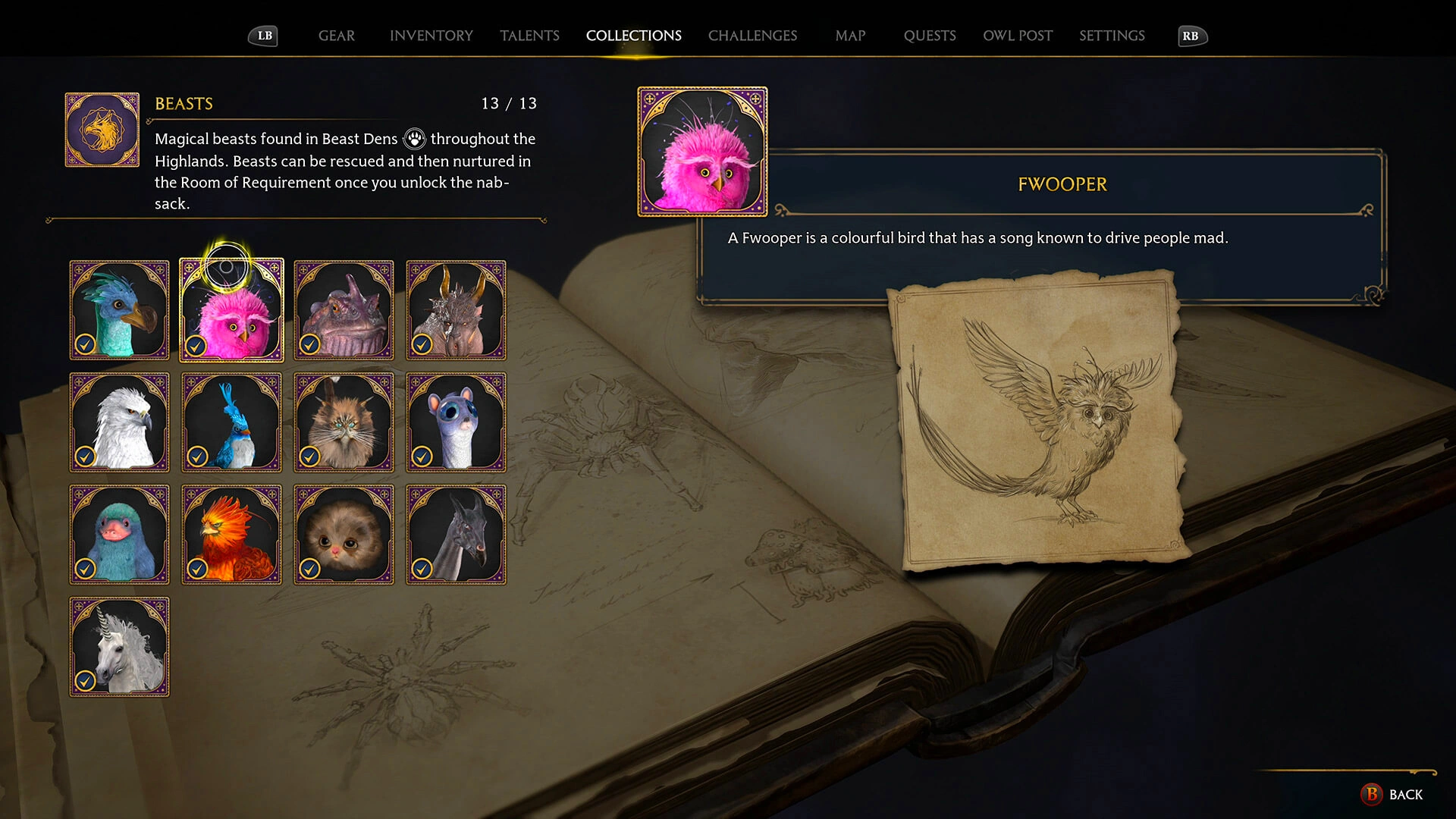
Task: Pick the horned Graphorn beast tile
Action: 456,310
